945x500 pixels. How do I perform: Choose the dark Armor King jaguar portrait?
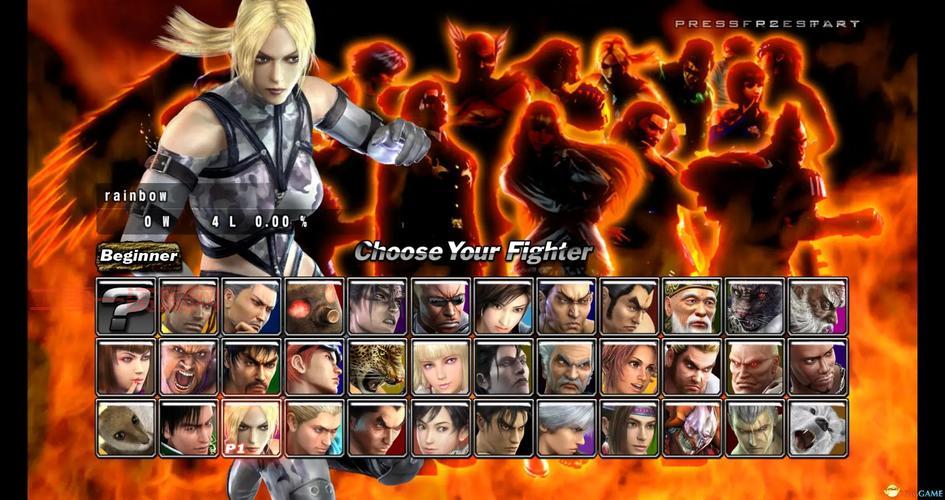pyautogui.click(x=755, y=306)
